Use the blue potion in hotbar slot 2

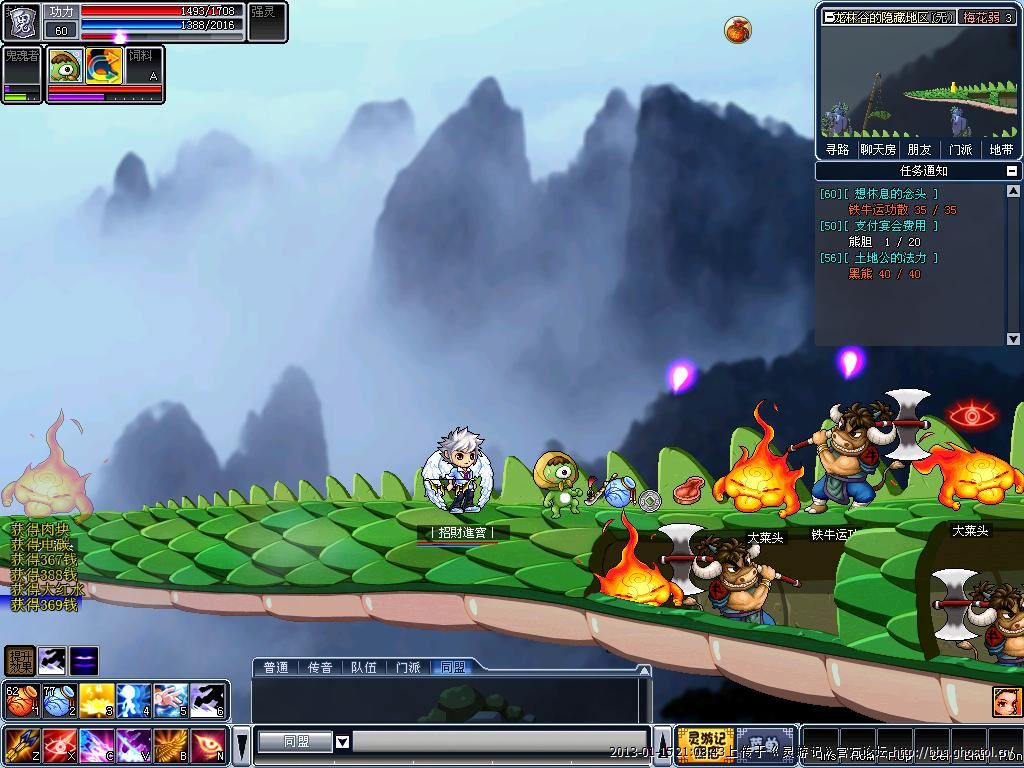pos(59,701)
